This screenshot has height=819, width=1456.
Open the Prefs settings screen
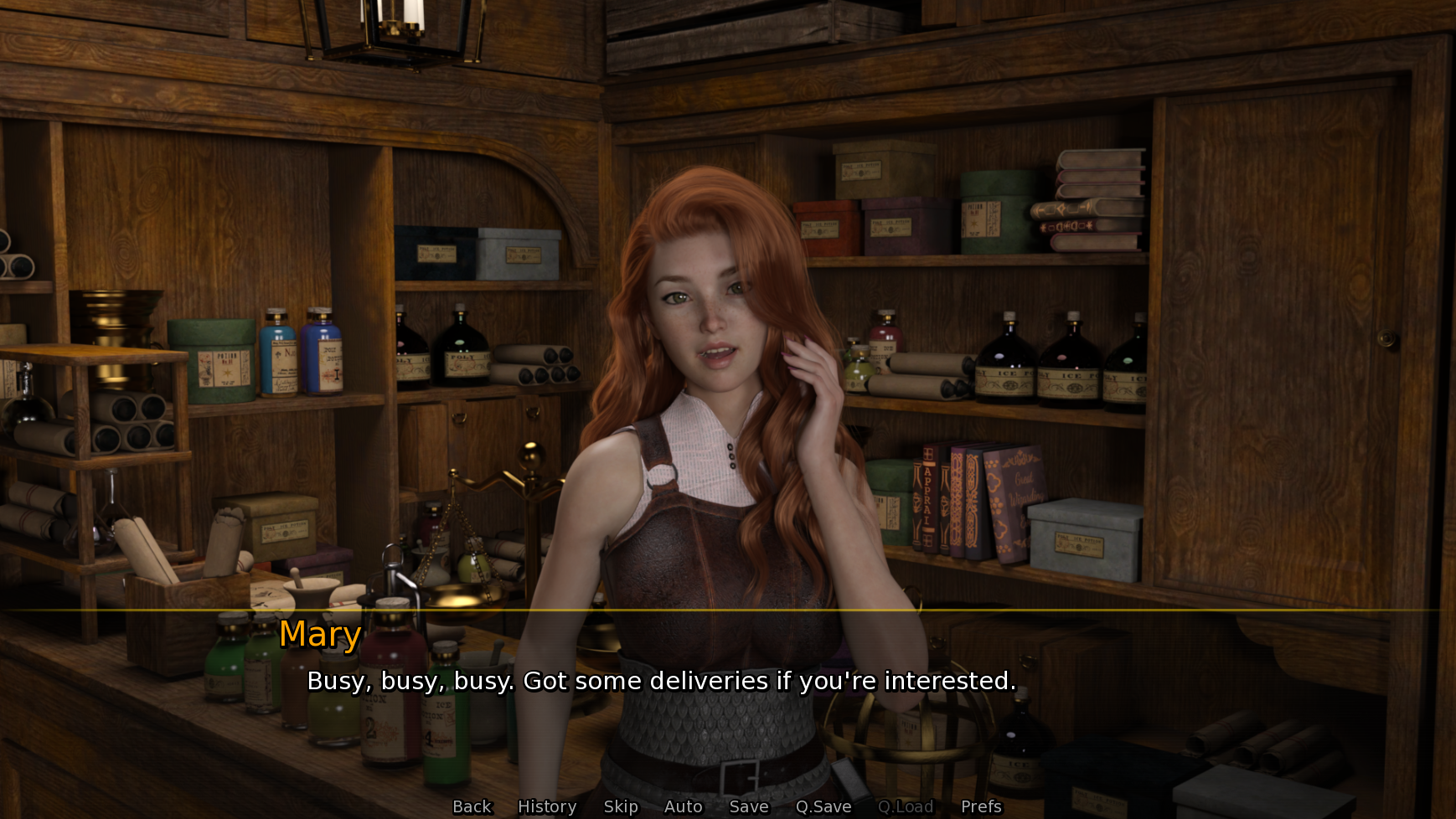click(x=980, y=806)
